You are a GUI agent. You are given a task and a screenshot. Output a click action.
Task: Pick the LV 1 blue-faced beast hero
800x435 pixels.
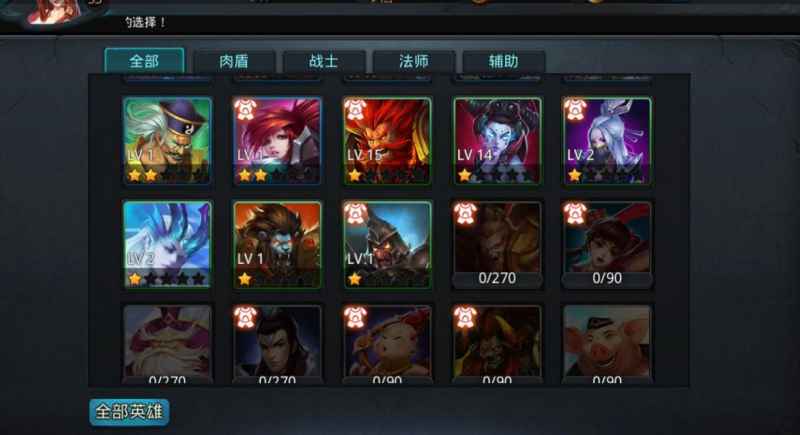pyautogui.click(x=277, y=244)
